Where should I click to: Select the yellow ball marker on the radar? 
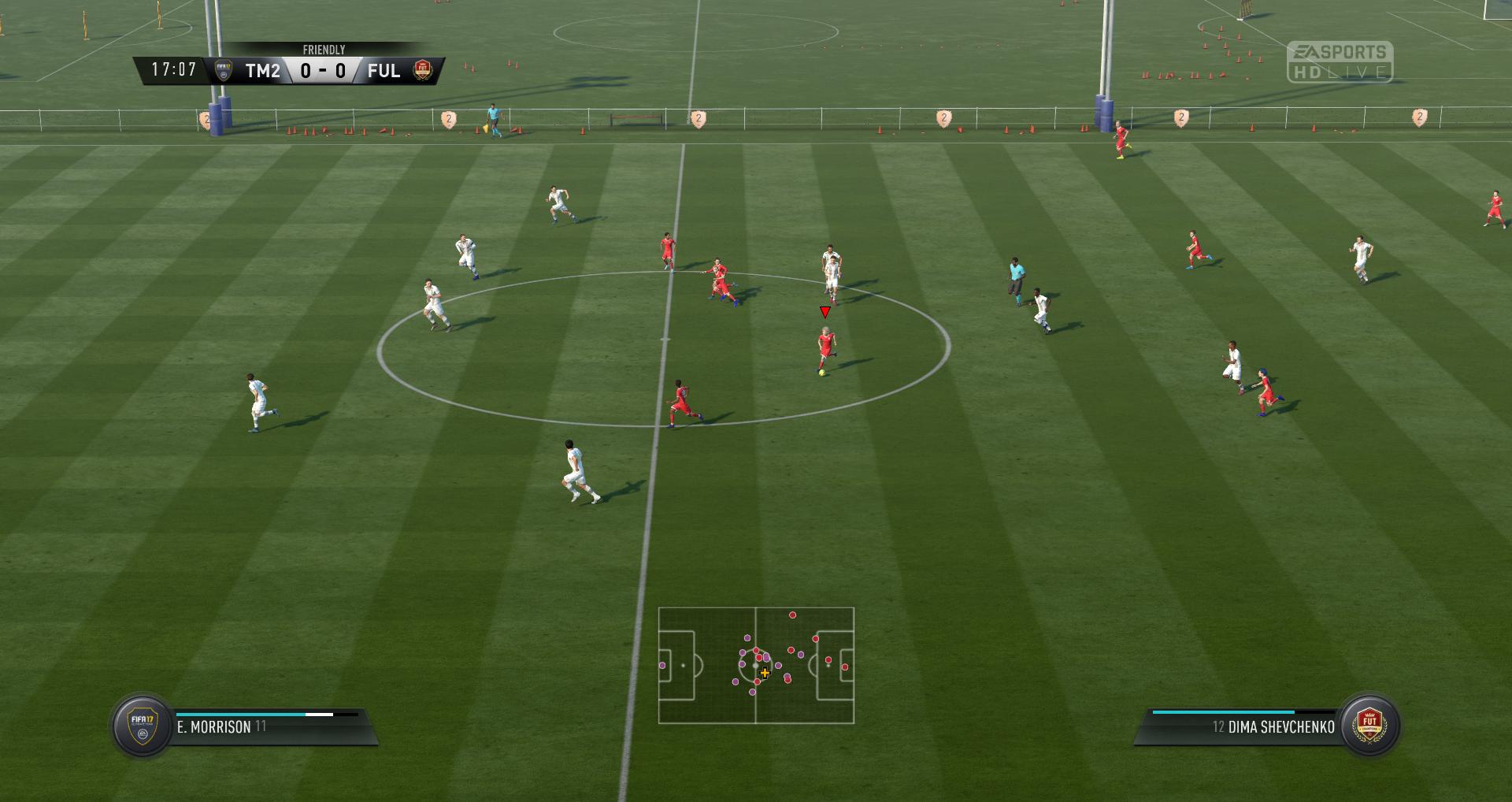(765, 673)
